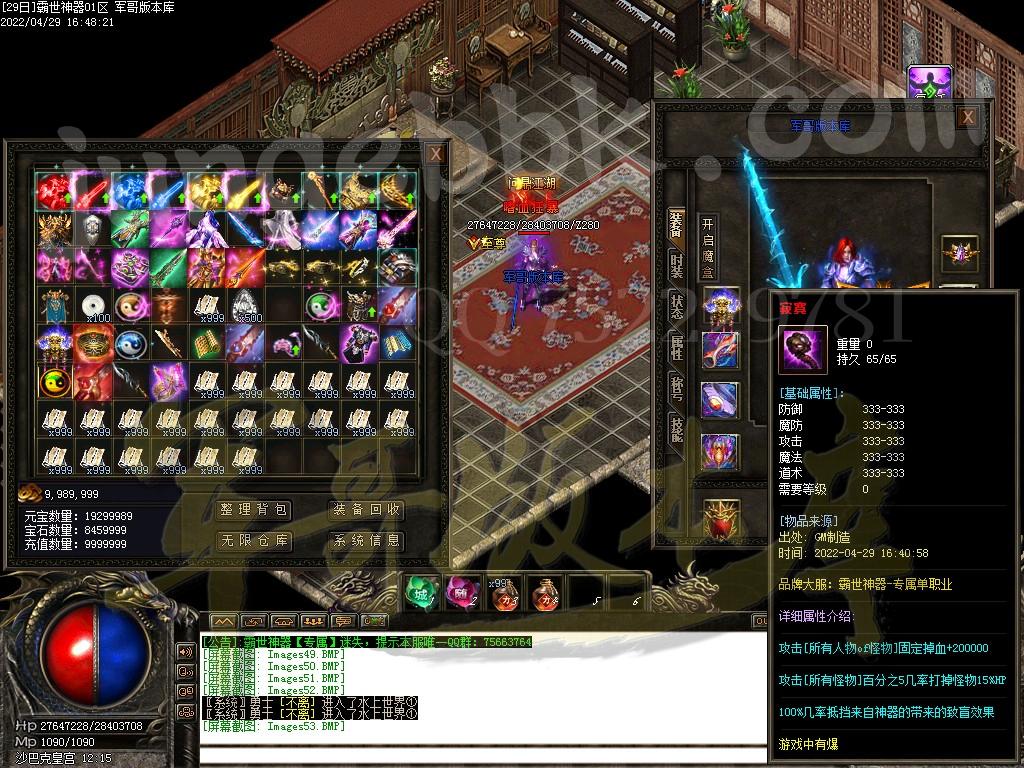Open the 状态 status tab

[677, 306]
